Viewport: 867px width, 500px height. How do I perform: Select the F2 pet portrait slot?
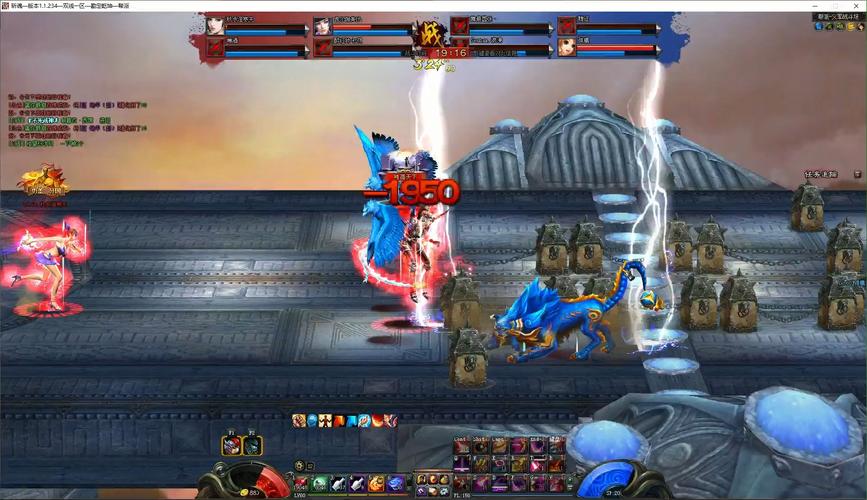(x=252, y=446)
